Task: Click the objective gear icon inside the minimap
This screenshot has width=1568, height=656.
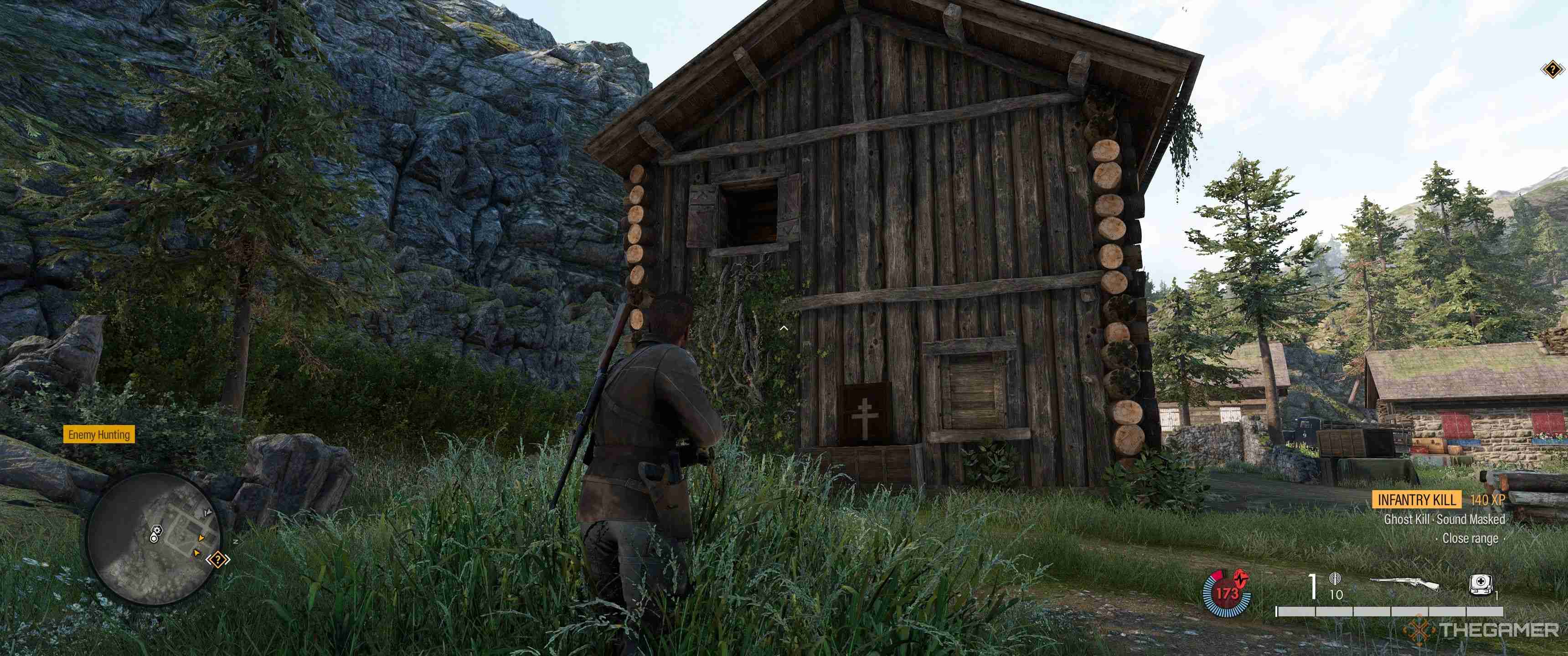Action: tap(157, 530)
